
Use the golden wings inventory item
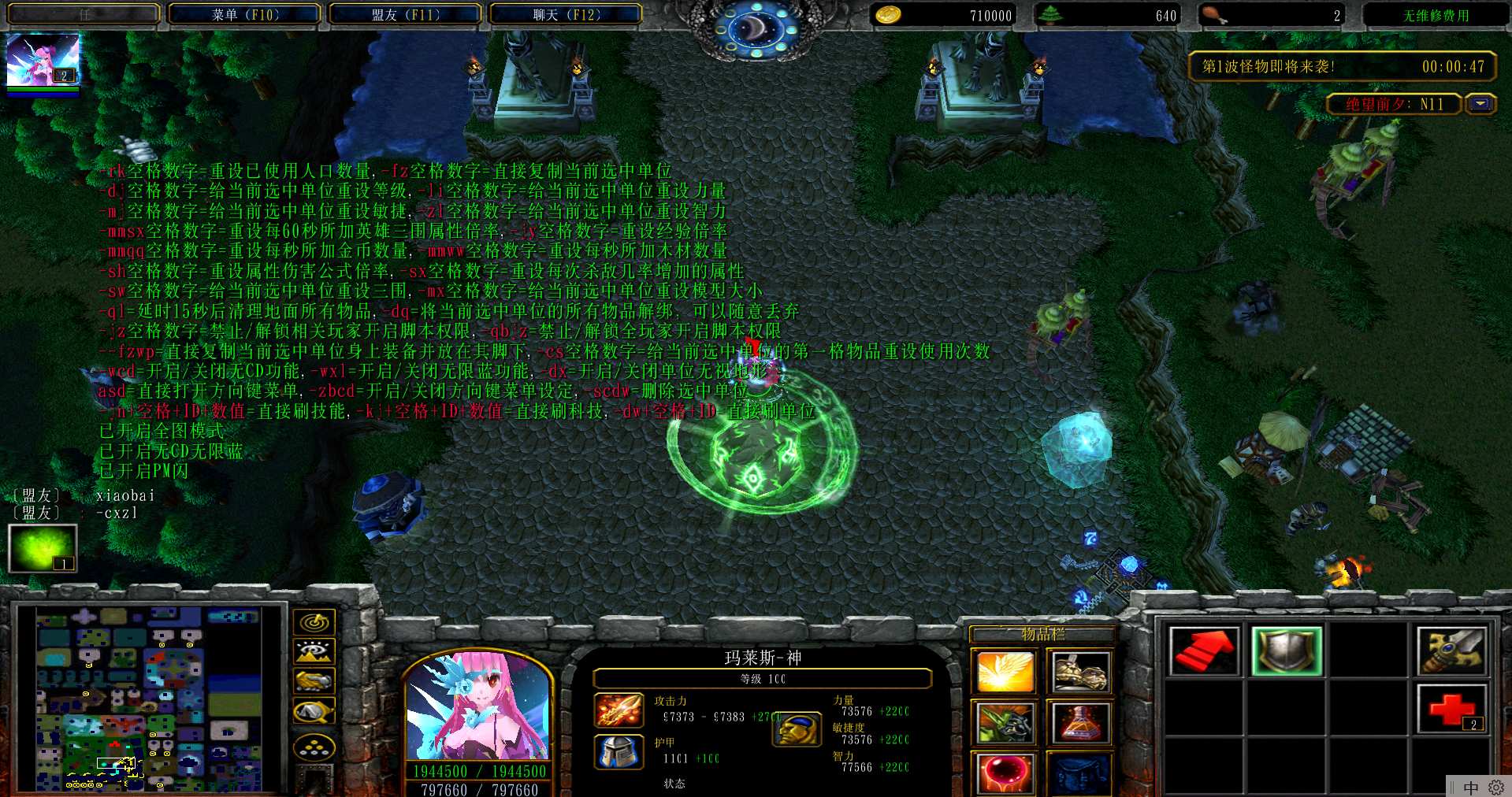tap(1005, 672)
